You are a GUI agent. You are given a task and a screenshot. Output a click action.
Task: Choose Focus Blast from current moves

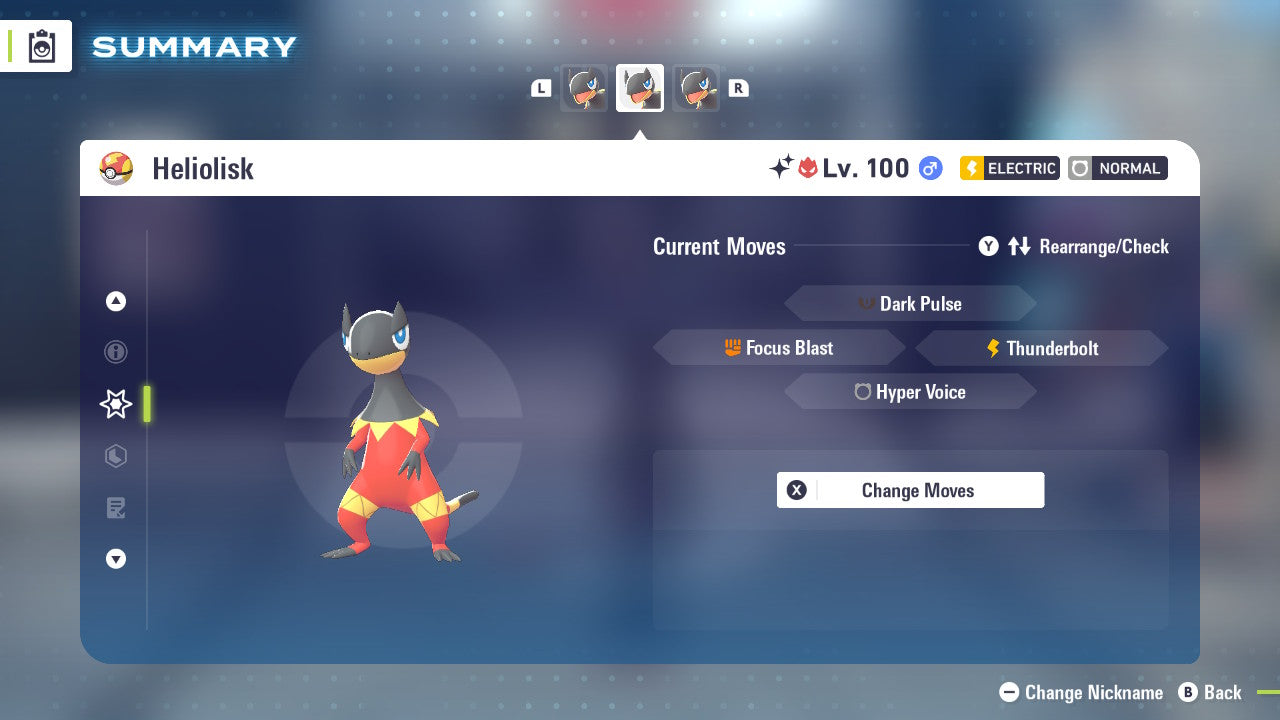pyautogui.click(x=779, y=347)
